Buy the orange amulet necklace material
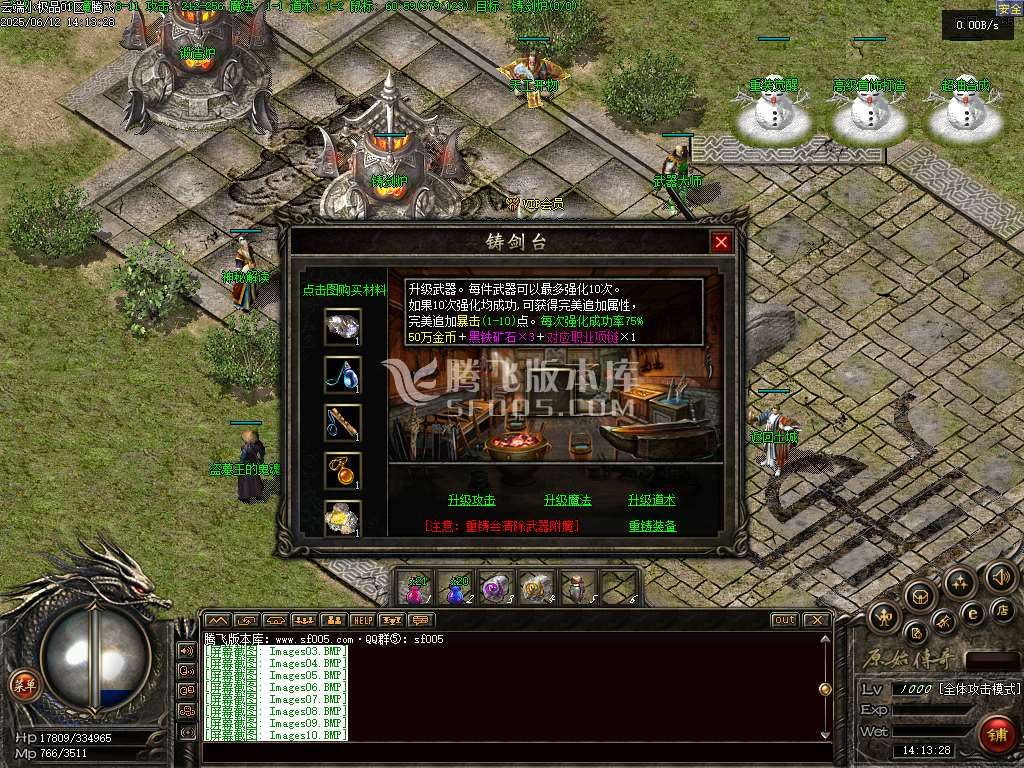 tap(342, 470)
